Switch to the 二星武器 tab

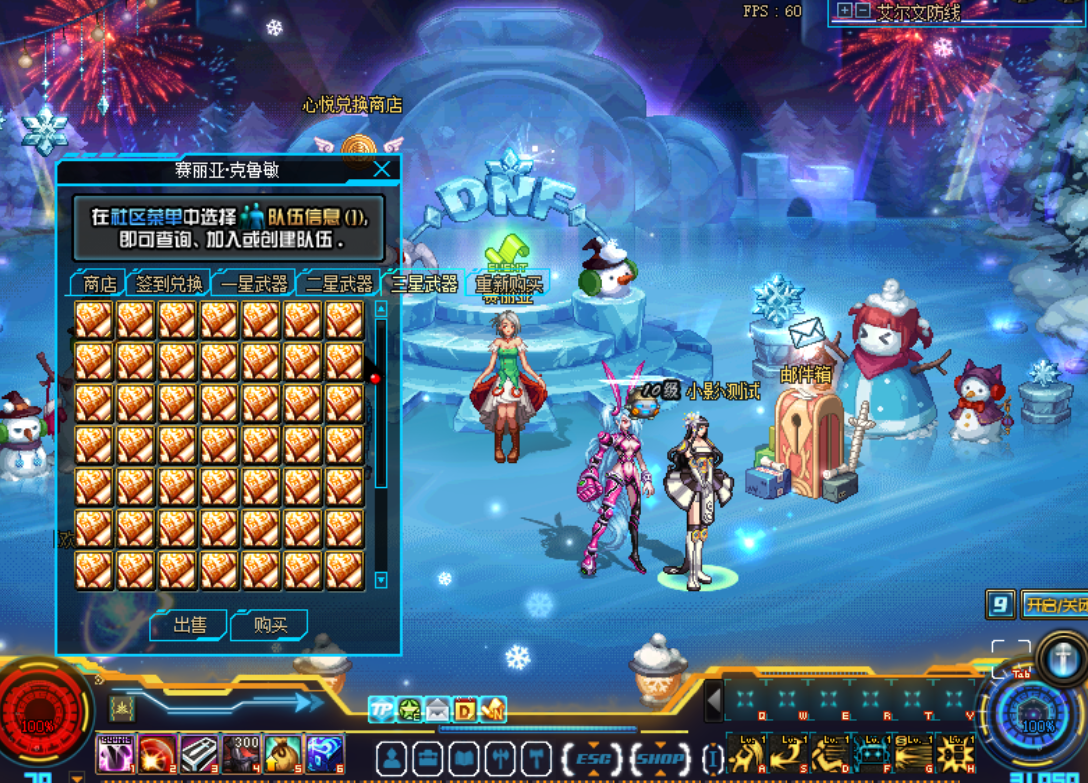pos(339,284)
